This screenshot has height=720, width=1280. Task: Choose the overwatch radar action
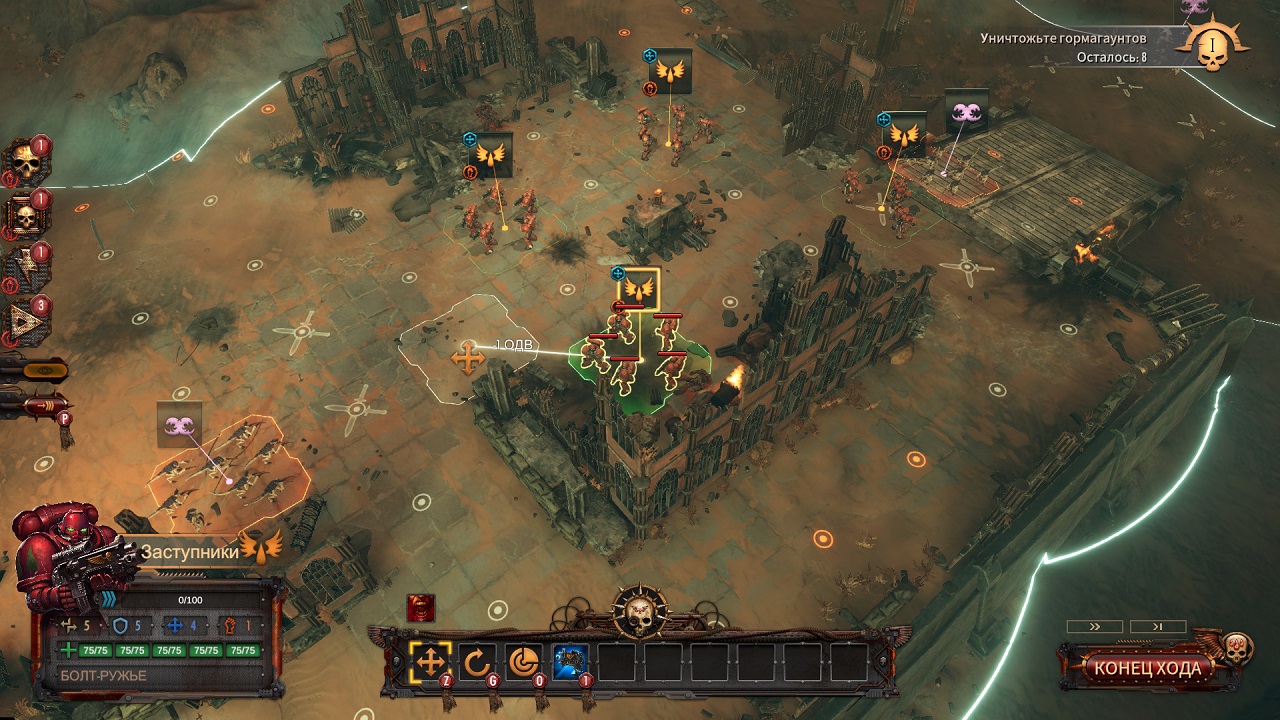523,661
